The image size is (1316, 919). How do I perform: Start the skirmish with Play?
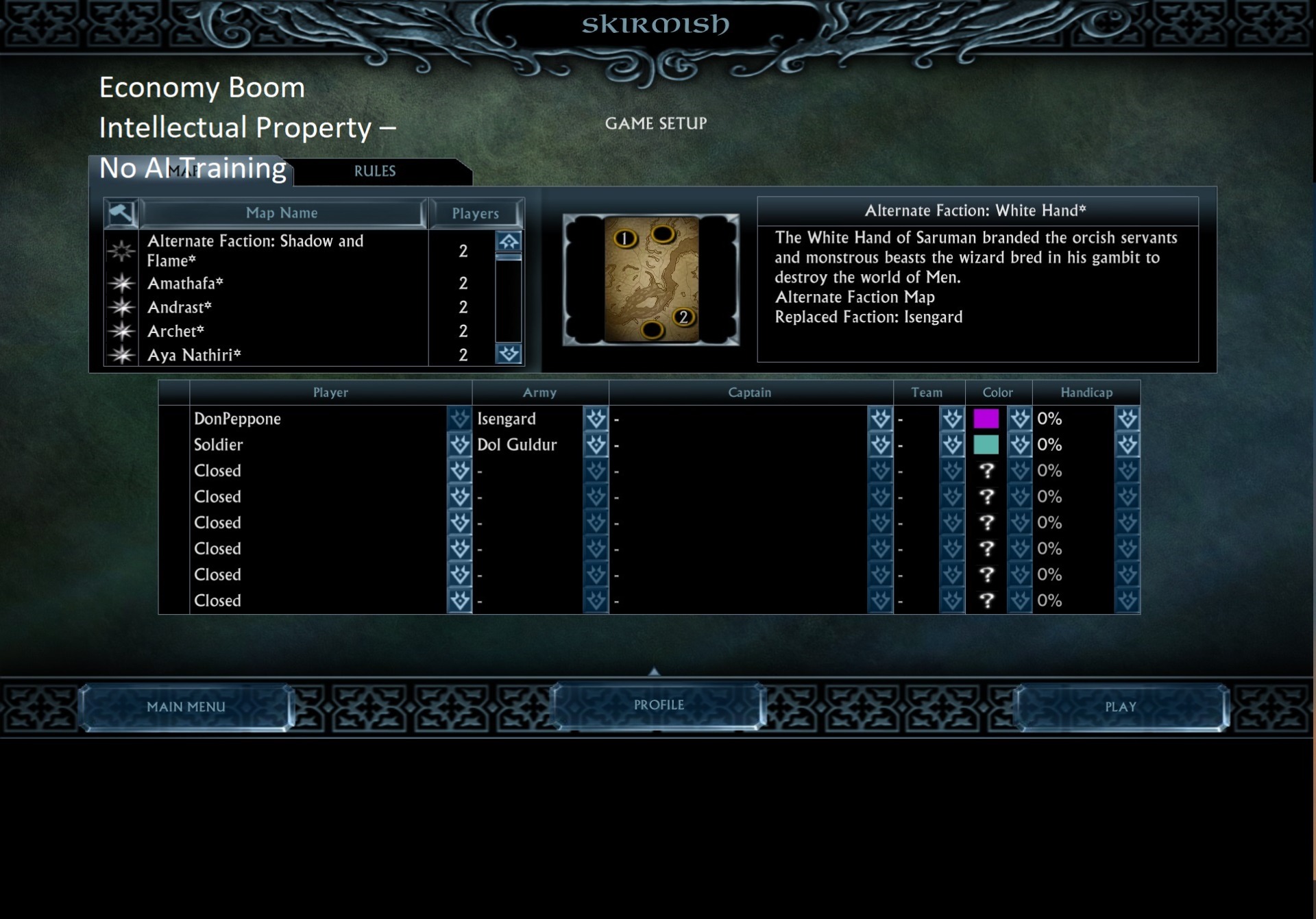point(1120,707)
